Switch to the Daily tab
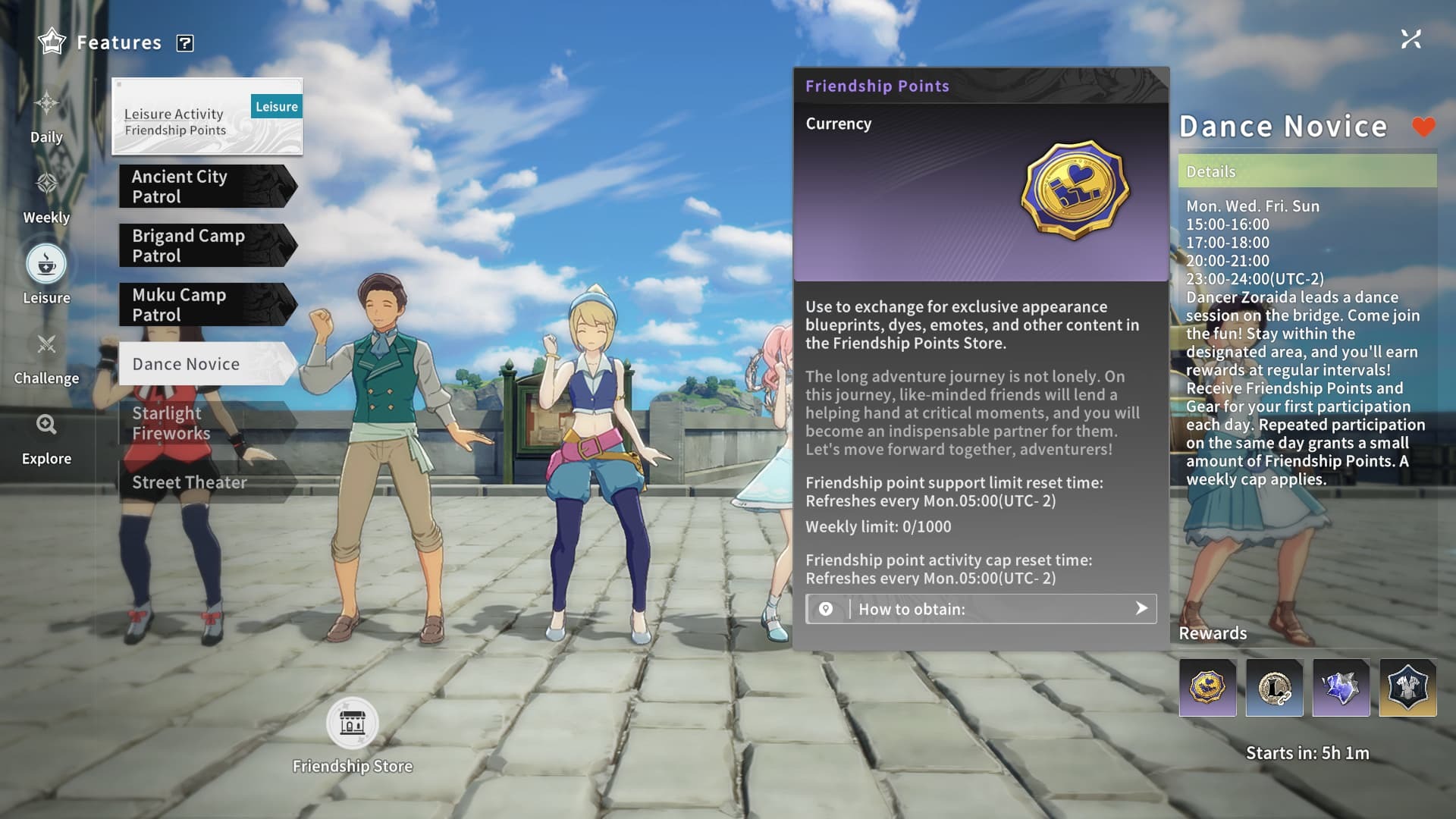The height and width of the screenshot is (819, 1456). coord(46,116)
